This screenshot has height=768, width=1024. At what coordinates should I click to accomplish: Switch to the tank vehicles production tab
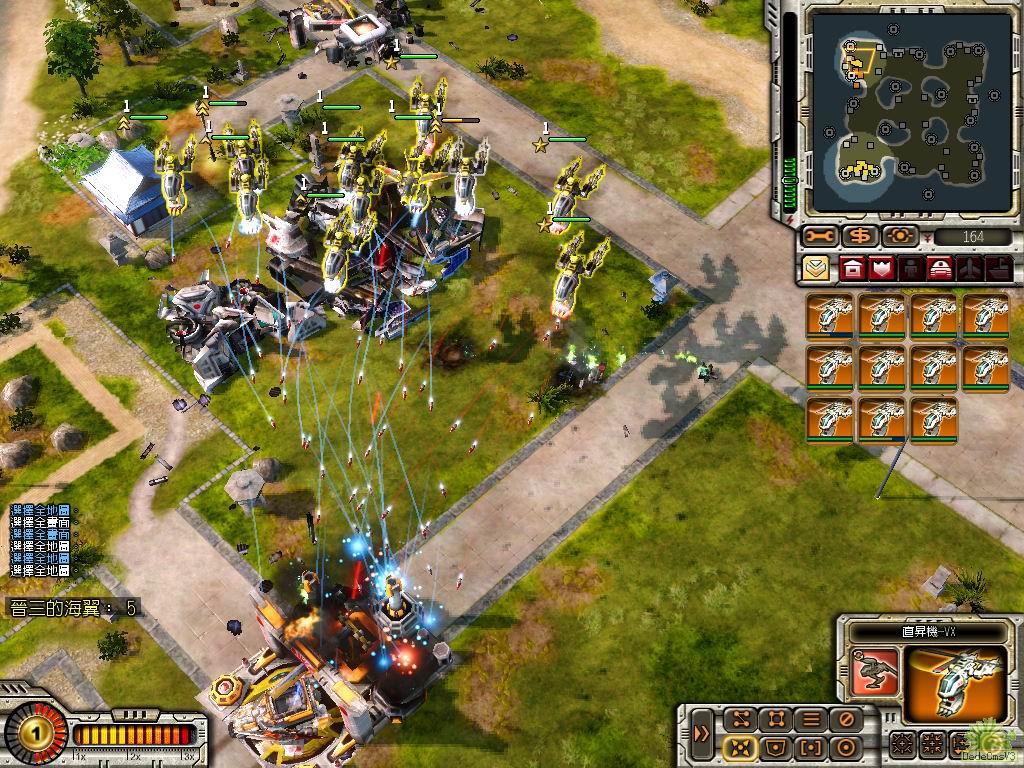click(940, 268)
